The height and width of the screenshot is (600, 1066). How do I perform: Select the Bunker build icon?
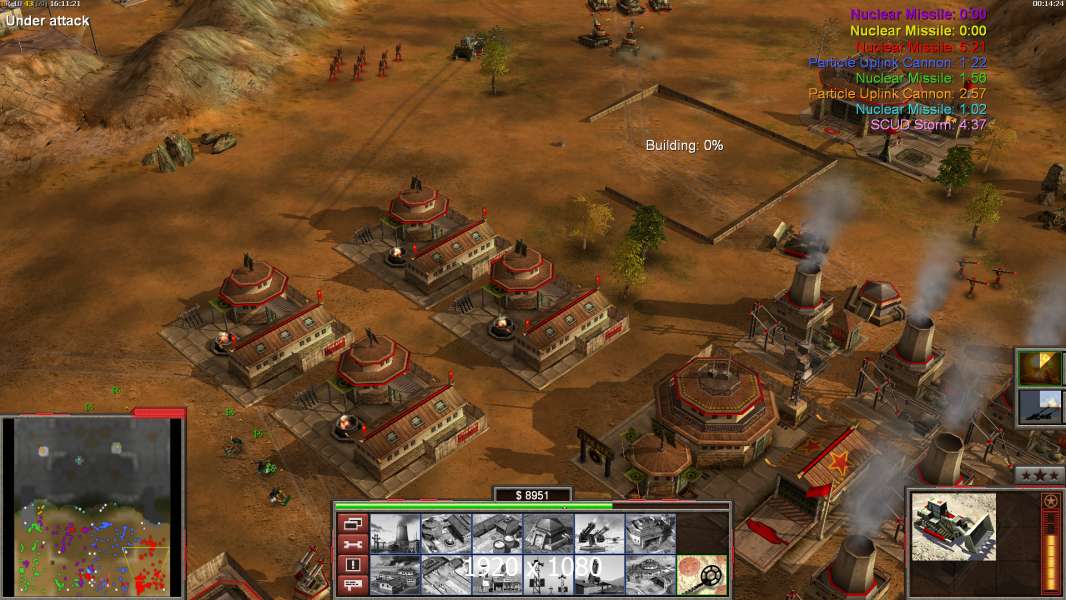tap(548, 534)
